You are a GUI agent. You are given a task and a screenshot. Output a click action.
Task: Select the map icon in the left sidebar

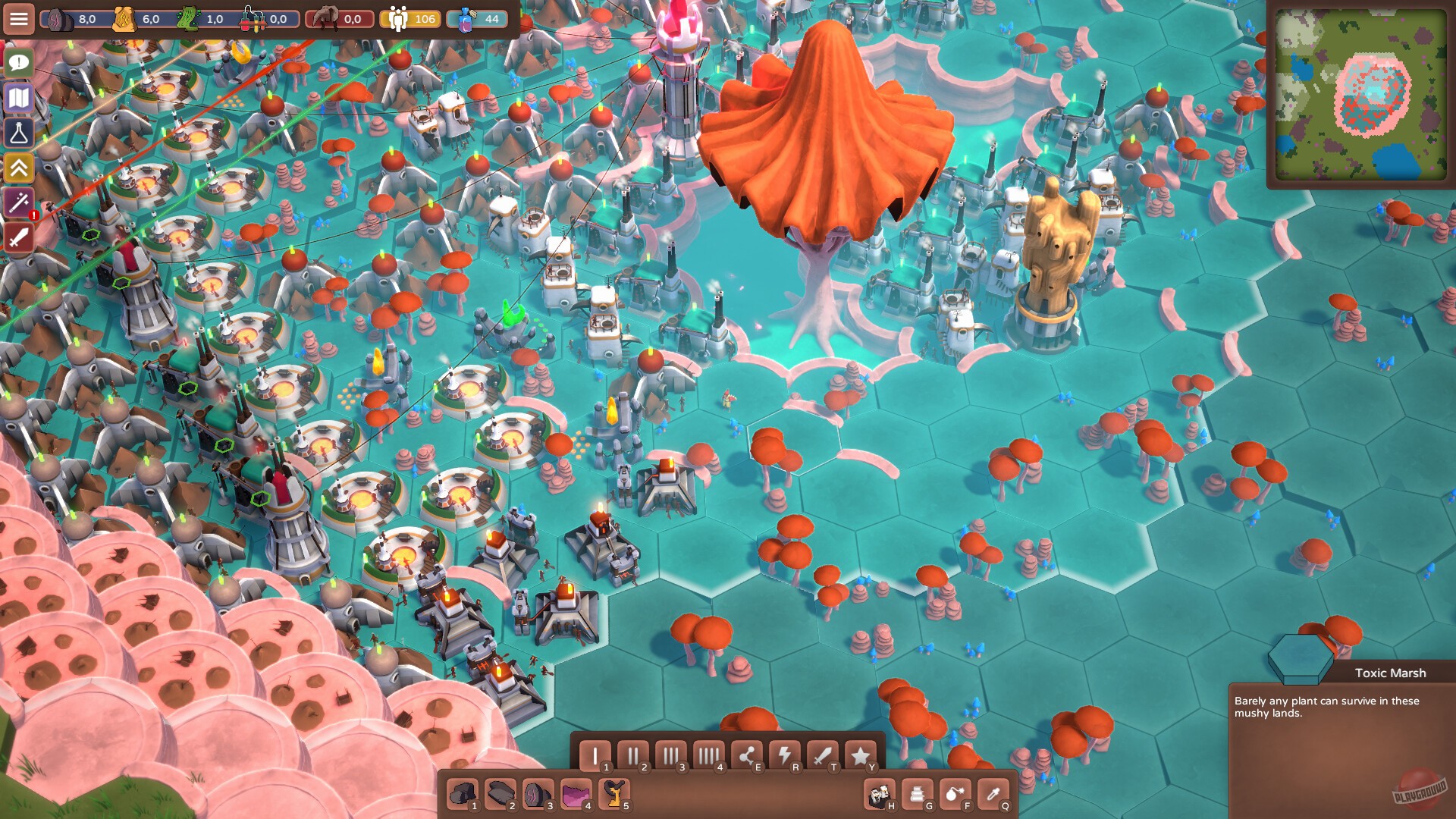[x=19, y=99]
